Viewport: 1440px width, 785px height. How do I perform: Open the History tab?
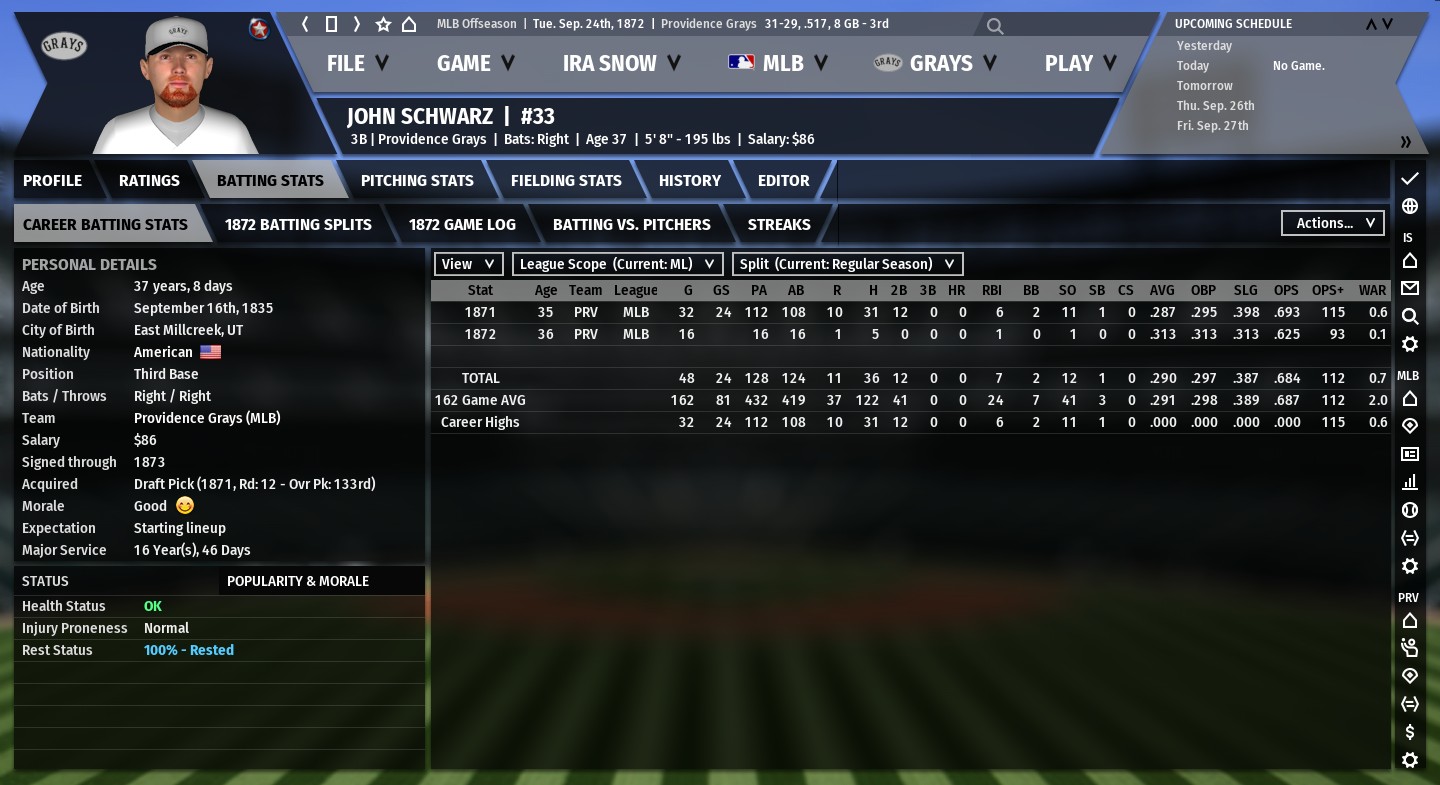[x=690, y=181]
